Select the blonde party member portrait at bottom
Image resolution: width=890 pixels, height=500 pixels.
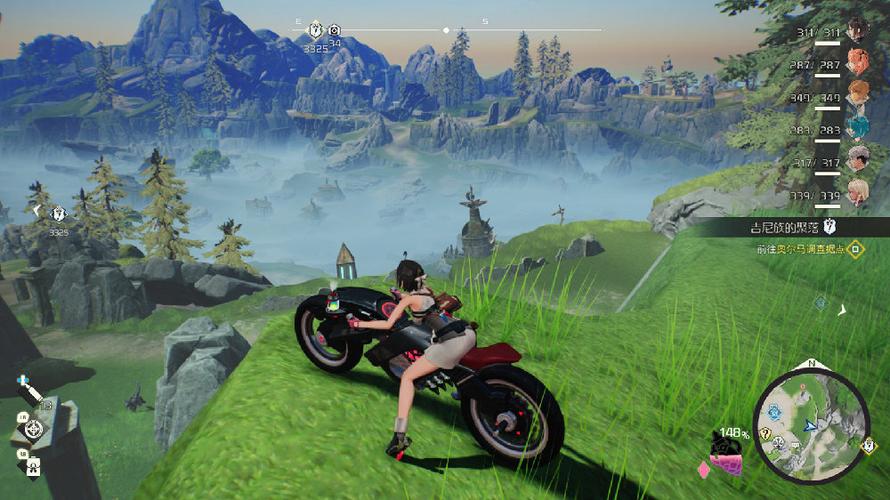click(x=858, y=191)
